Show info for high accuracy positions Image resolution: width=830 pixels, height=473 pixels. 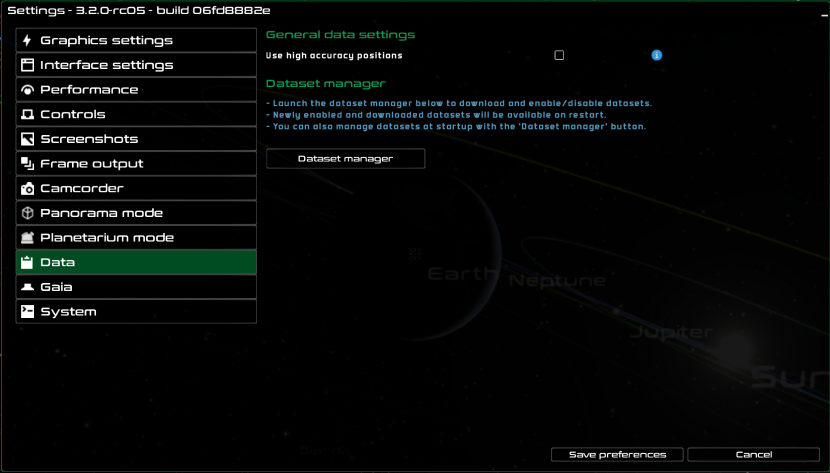click(657, 56)
